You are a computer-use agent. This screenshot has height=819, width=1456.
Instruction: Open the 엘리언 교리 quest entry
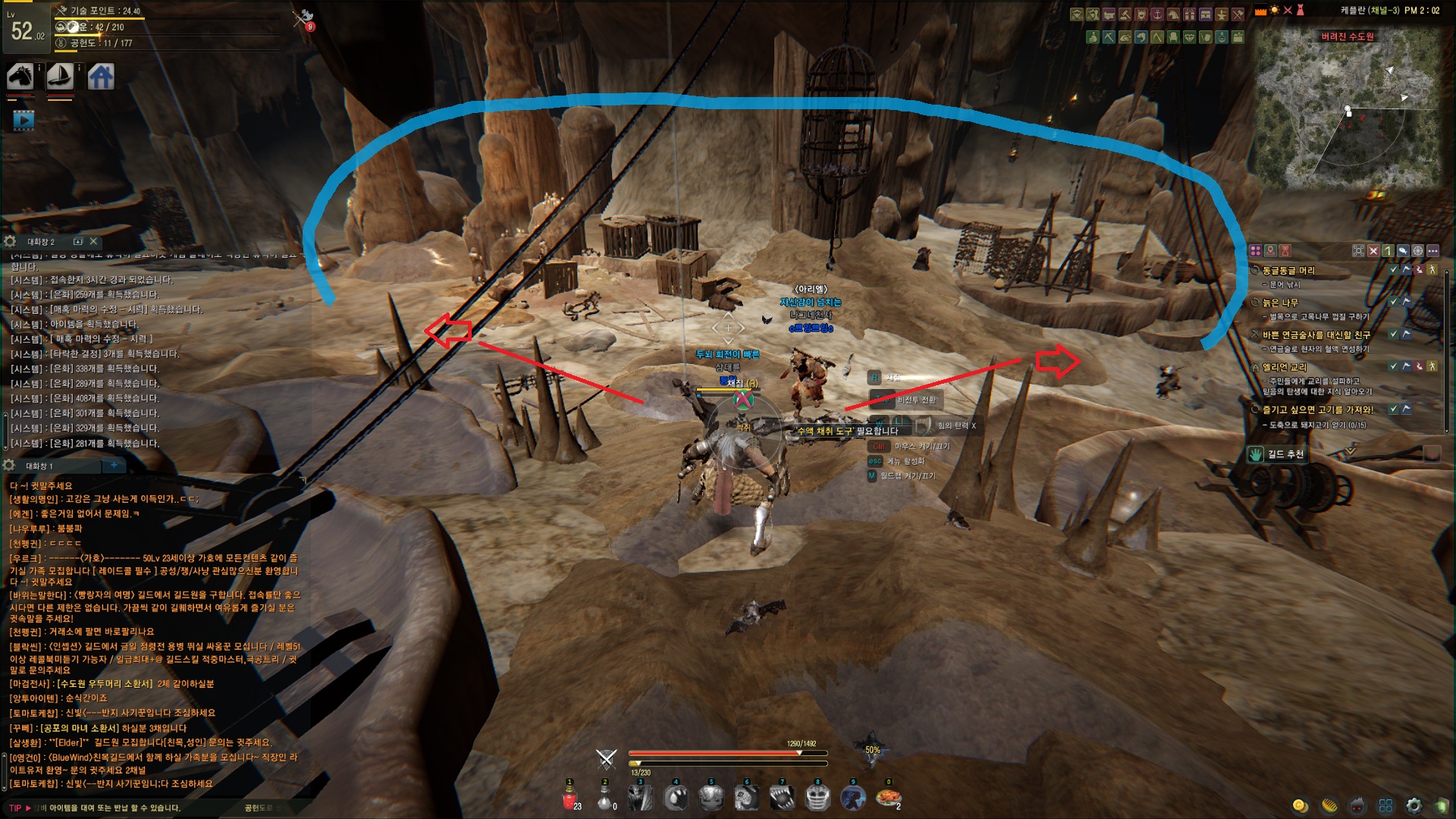[x=1284, y=367]
